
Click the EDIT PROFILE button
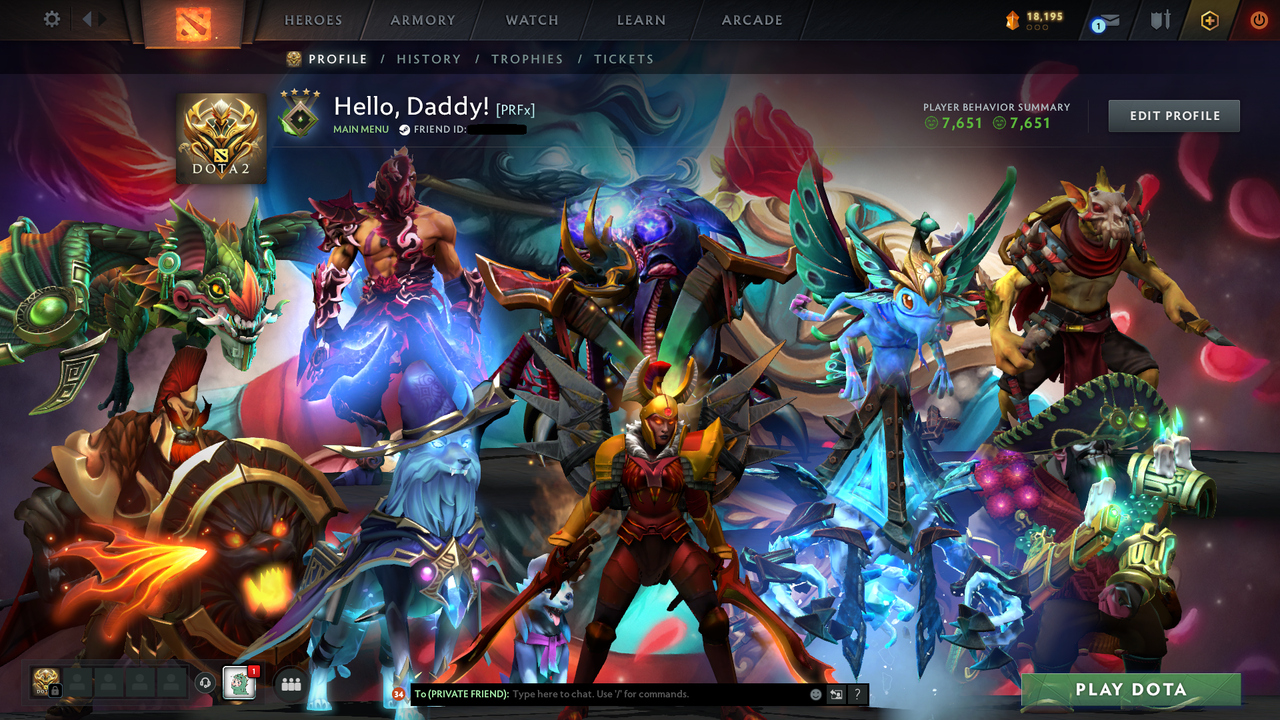[1173, 115]
